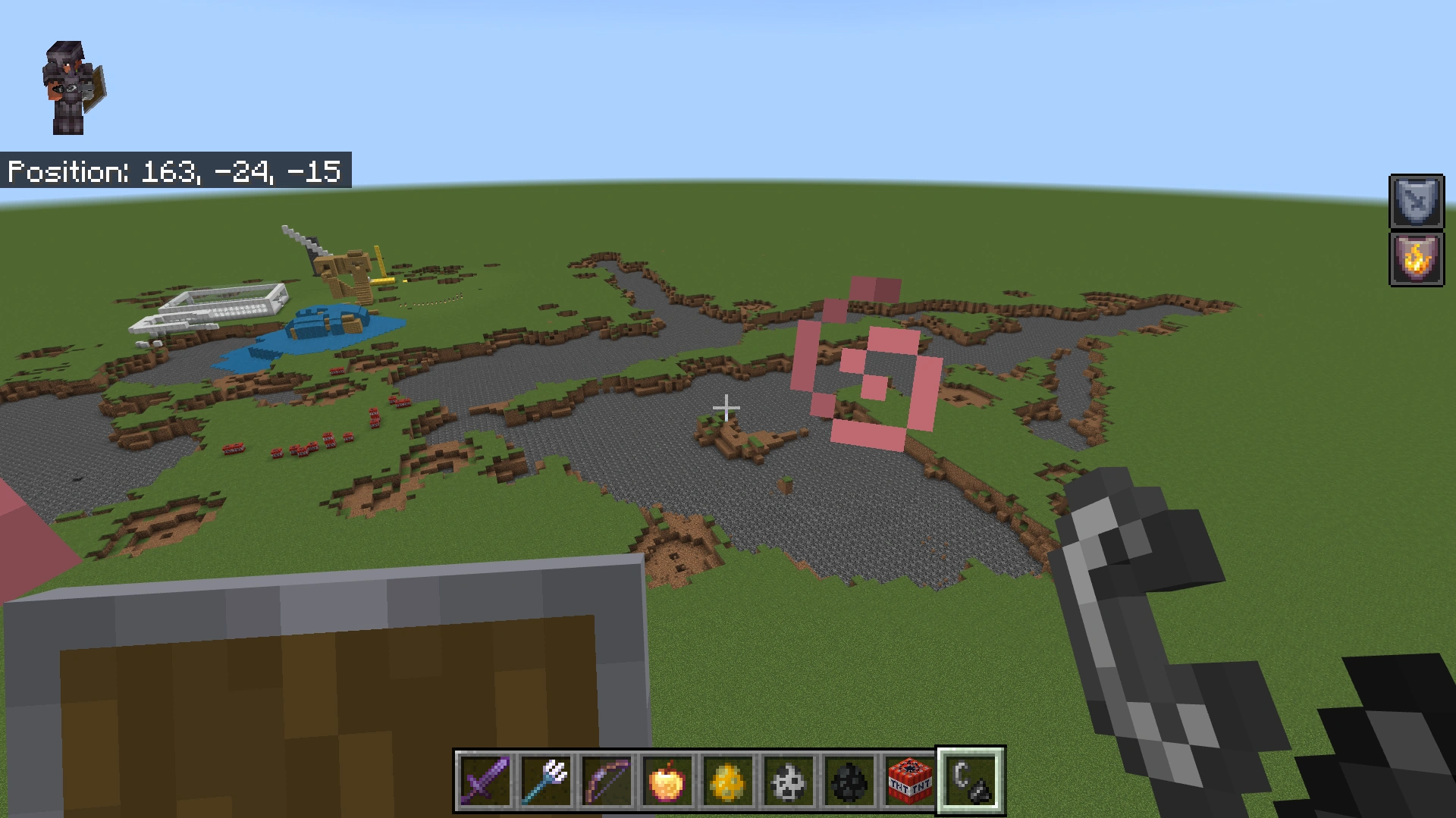The width and height of the screenshot is (1456, 818).
Task: Click the crosshair at screen center
Action: [x=726, y=408]
